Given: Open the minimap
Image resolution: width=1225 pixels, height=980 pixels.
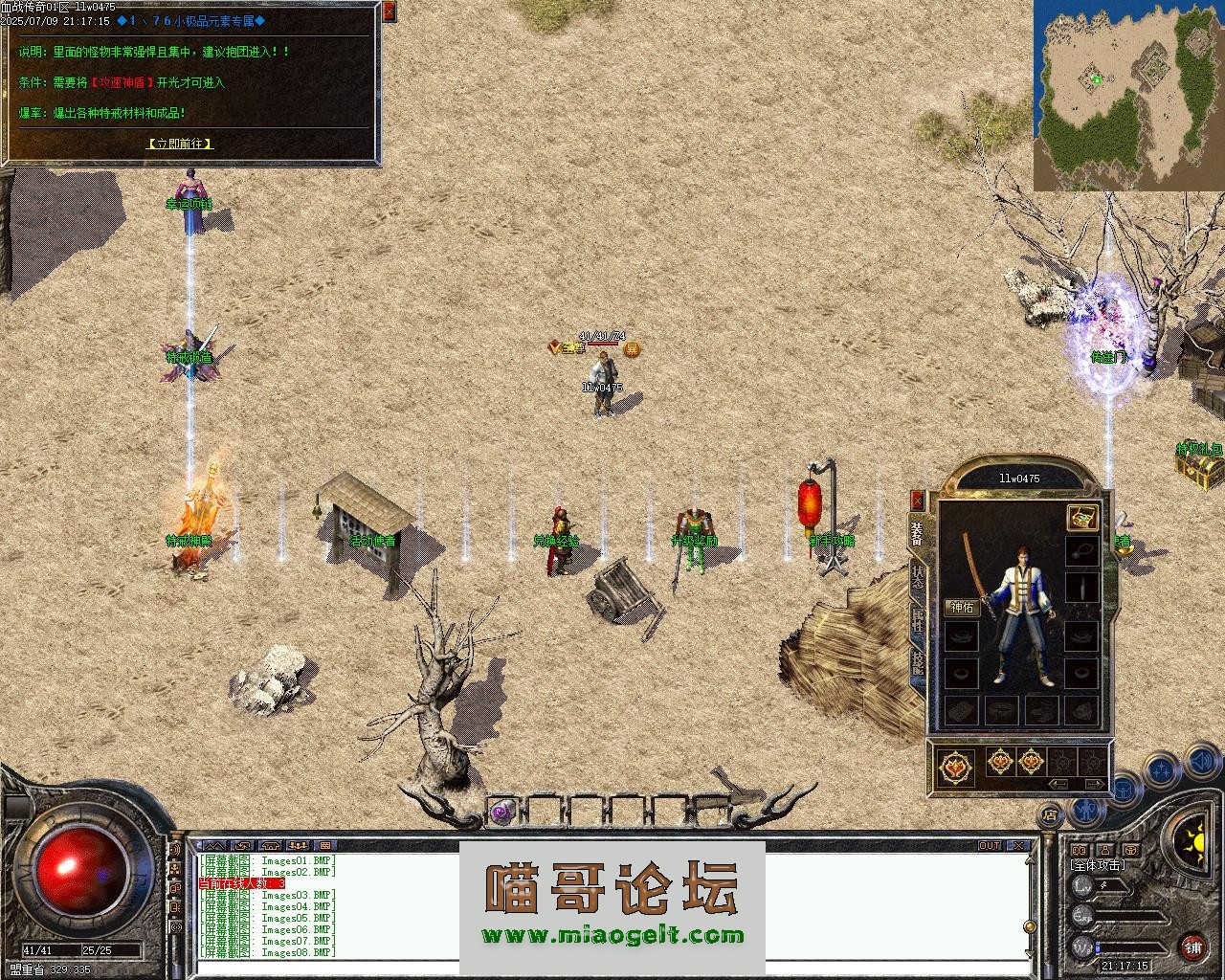Looking at the screenshot, I should pyautogui.click(x=1128, y=95).
